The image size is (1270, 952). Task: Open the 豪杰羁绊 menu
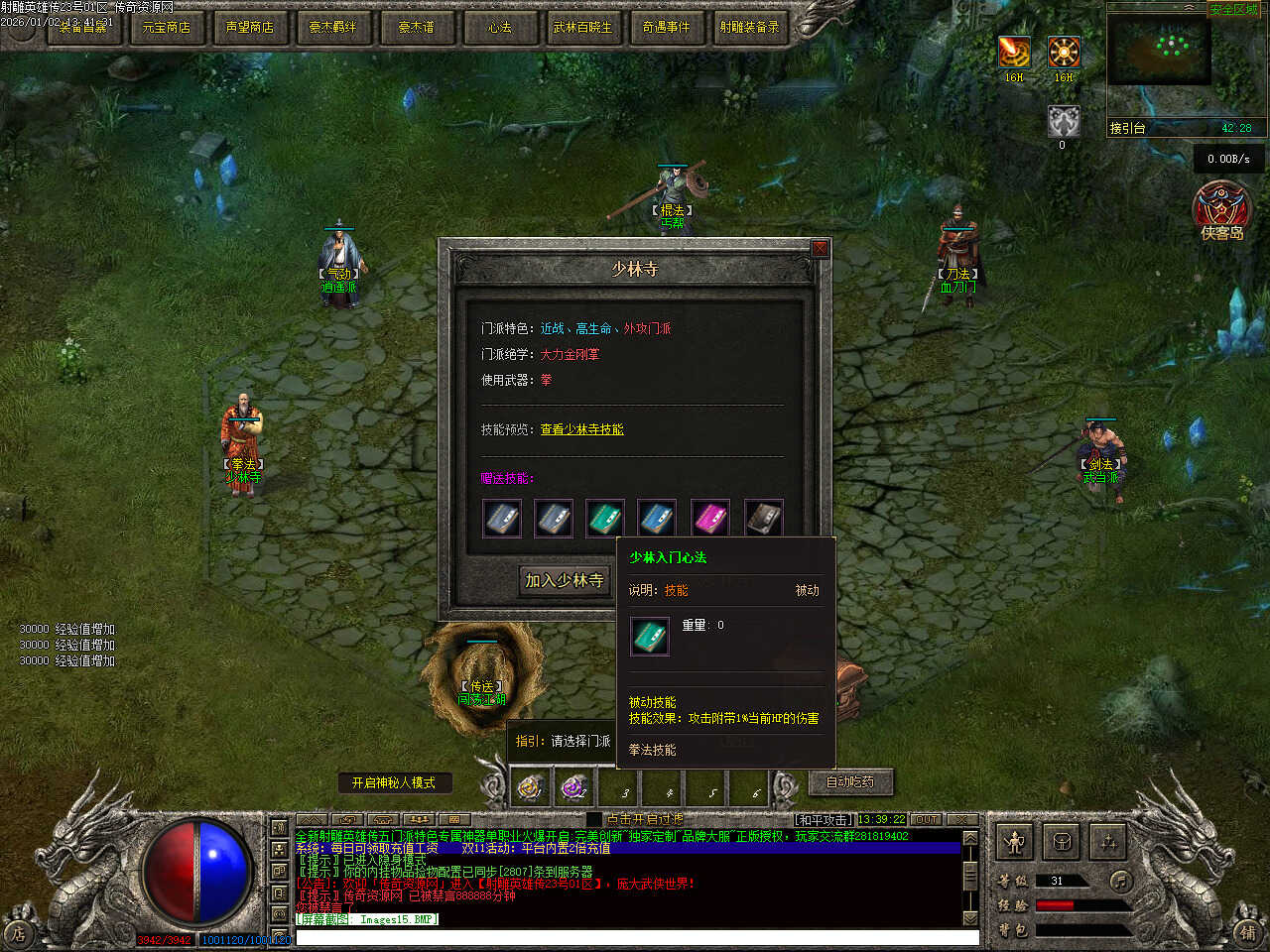tap(332, 27)
